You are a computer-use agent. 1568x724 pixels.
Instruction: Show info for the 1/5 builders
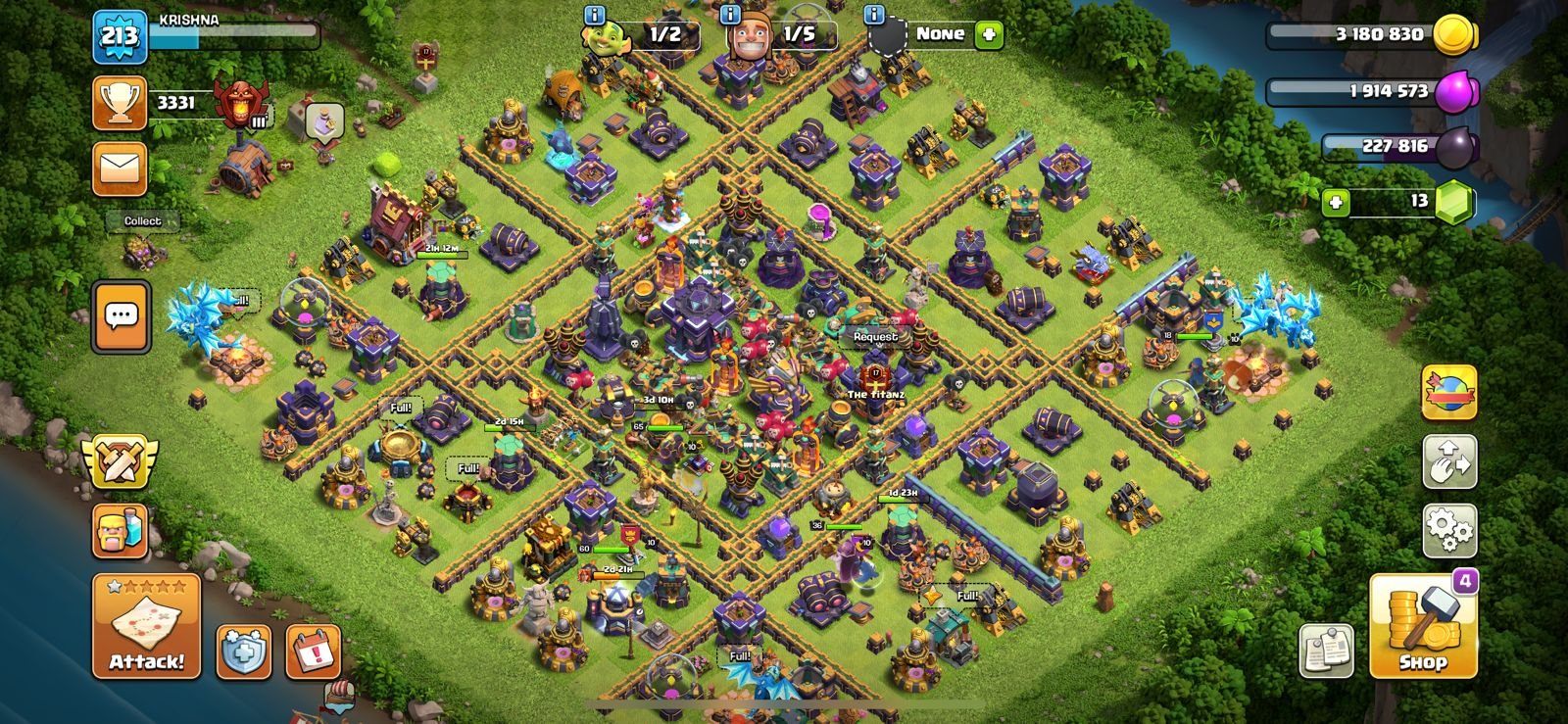730,15
